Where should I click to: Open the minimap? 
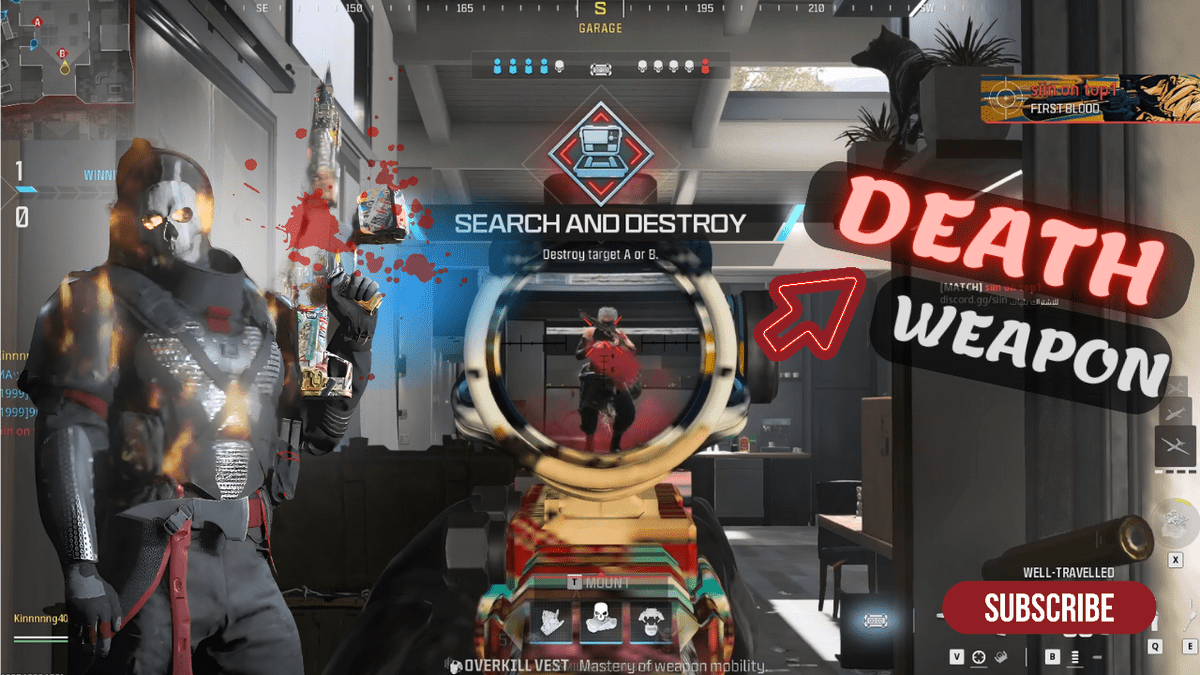coord(58,52)
